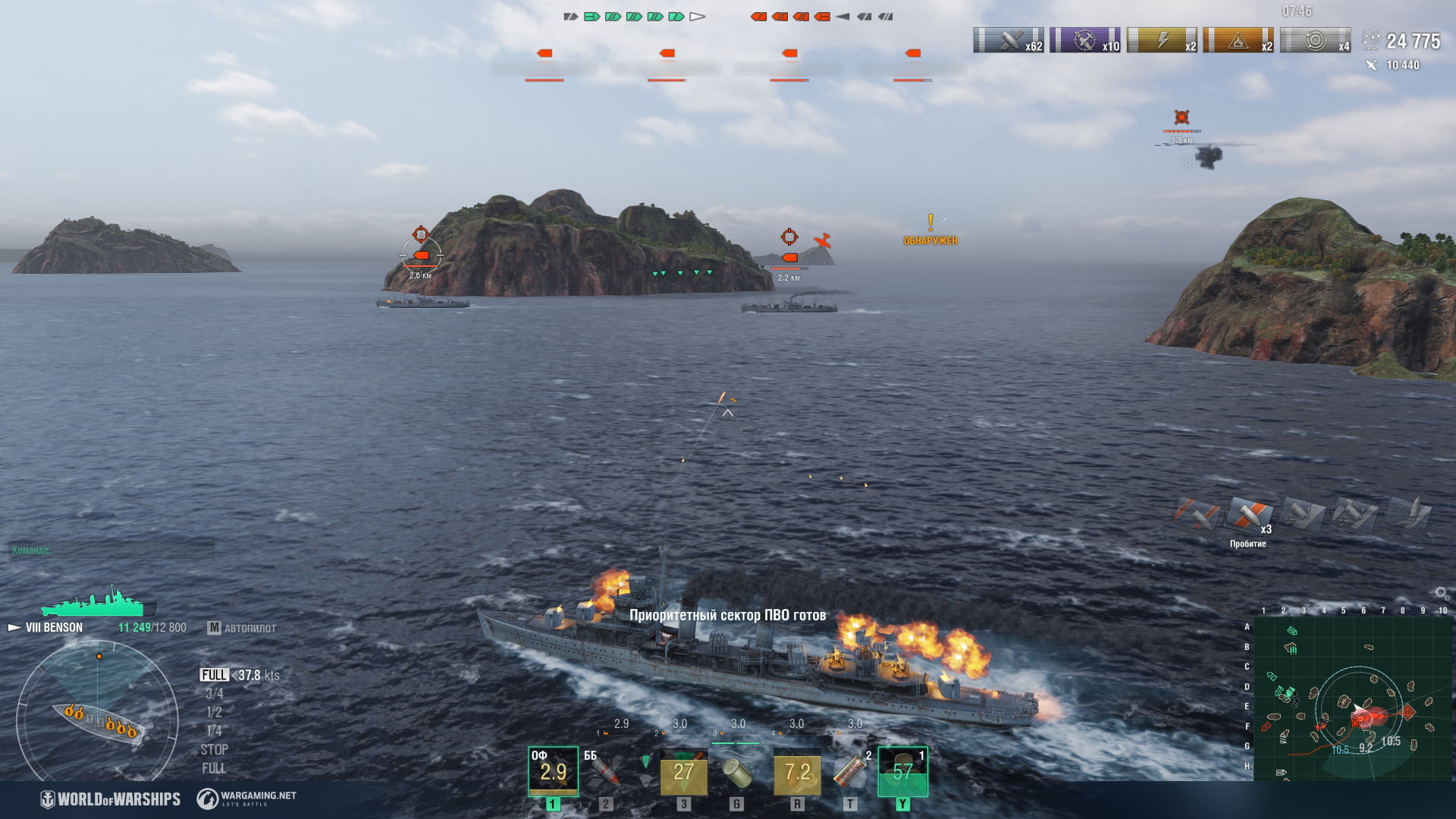Select the main battery hits ribbon x62
1456x819 pixels.
tap(1008, 40)
